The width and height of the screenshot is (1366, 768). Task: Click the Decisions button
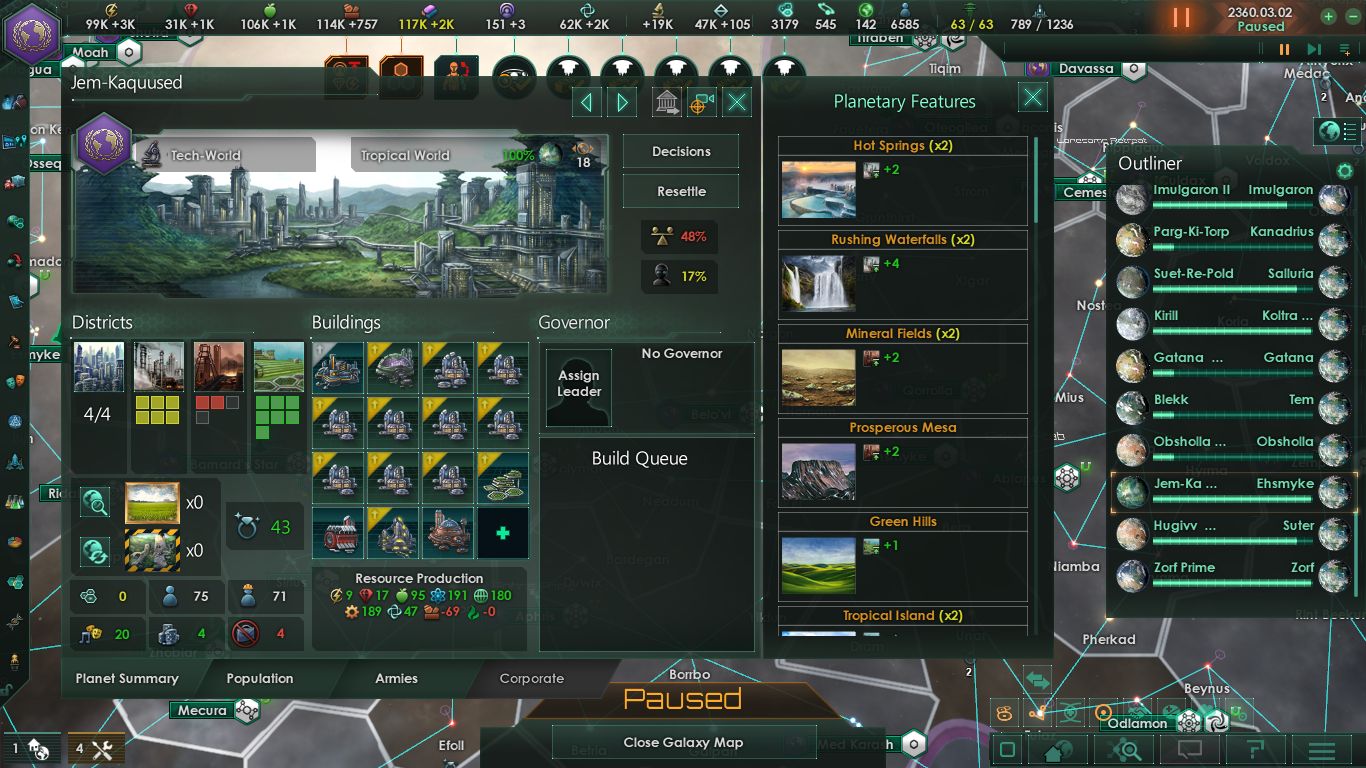coord(680,151)
